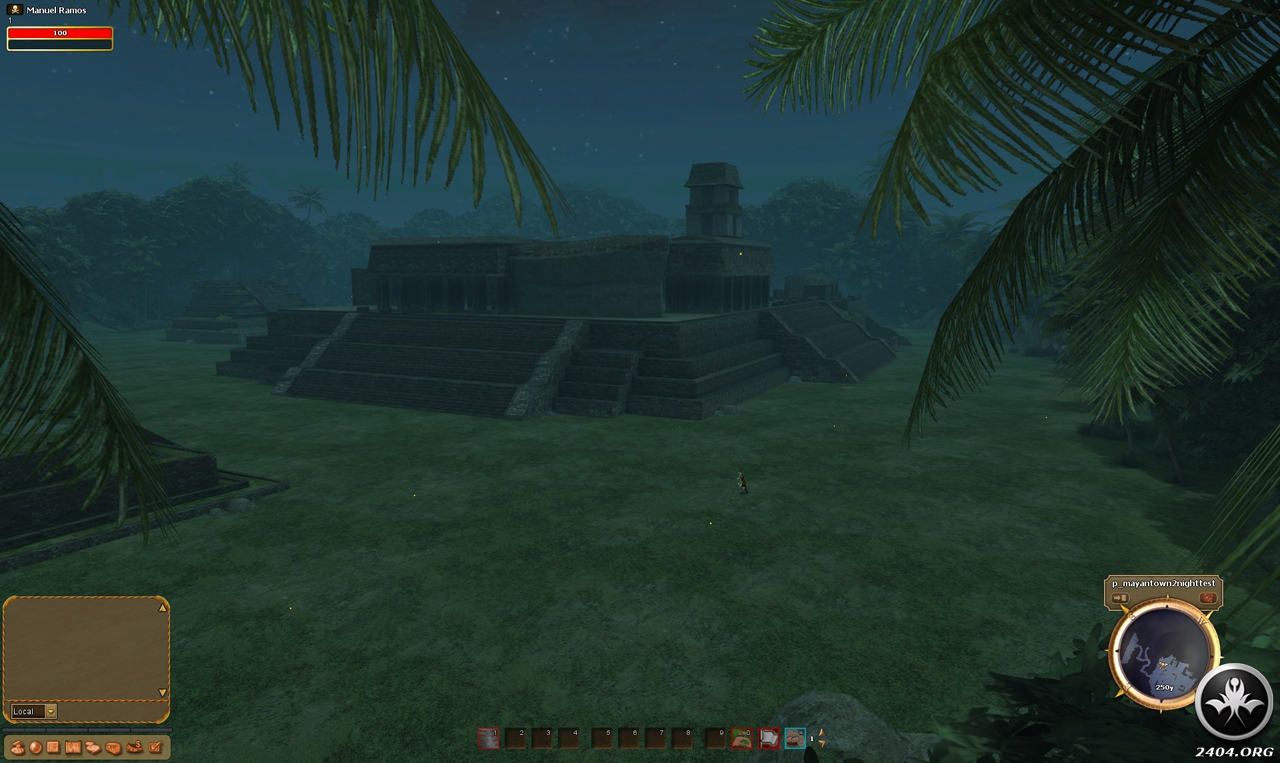Select the sailing ship hotbar icon
The image size is (1280, 763).
(795, 738)
